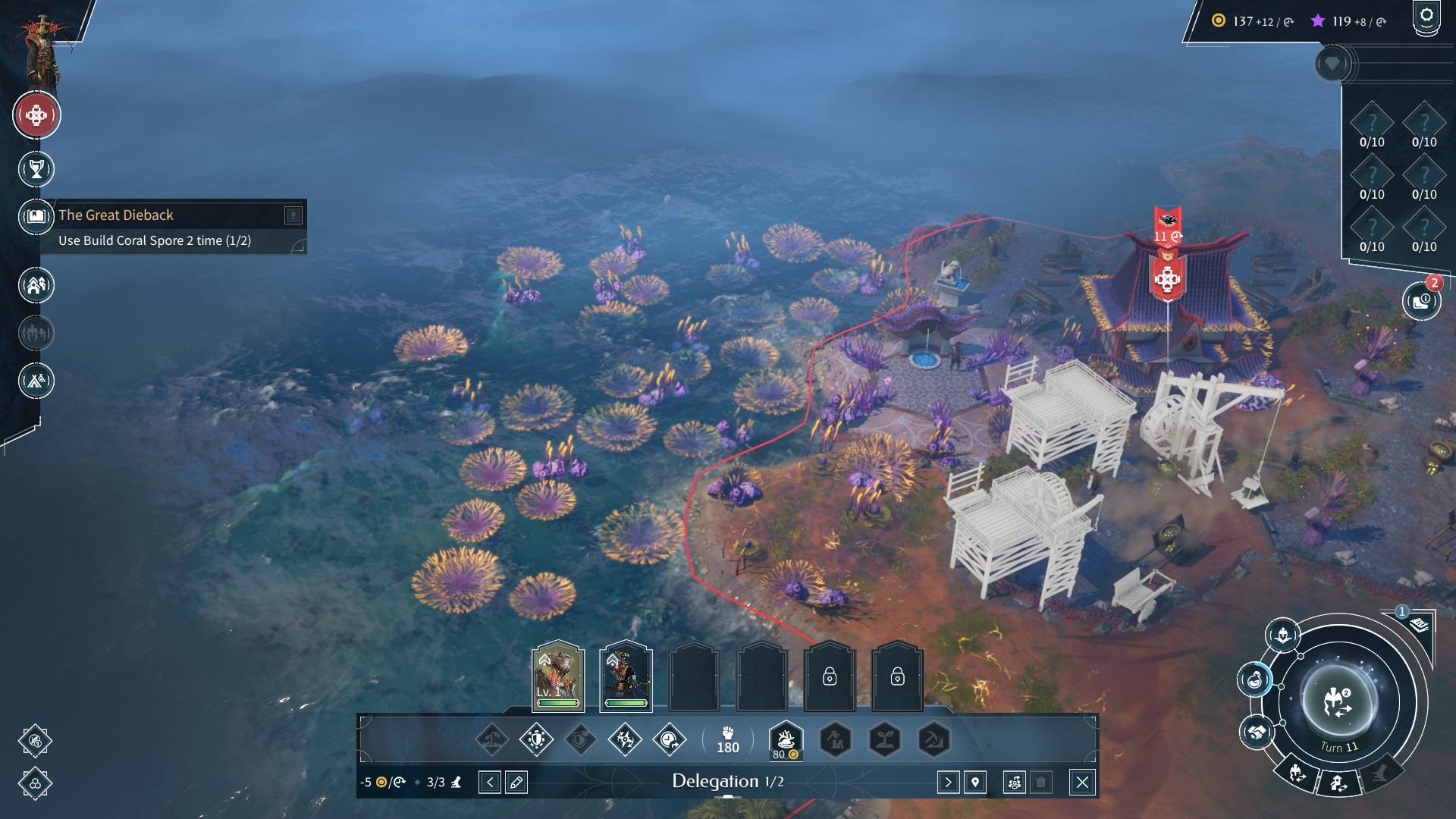Close the Delegation army panel
The width and height of the screenshot is (1456, 819).
(1082, 782)
